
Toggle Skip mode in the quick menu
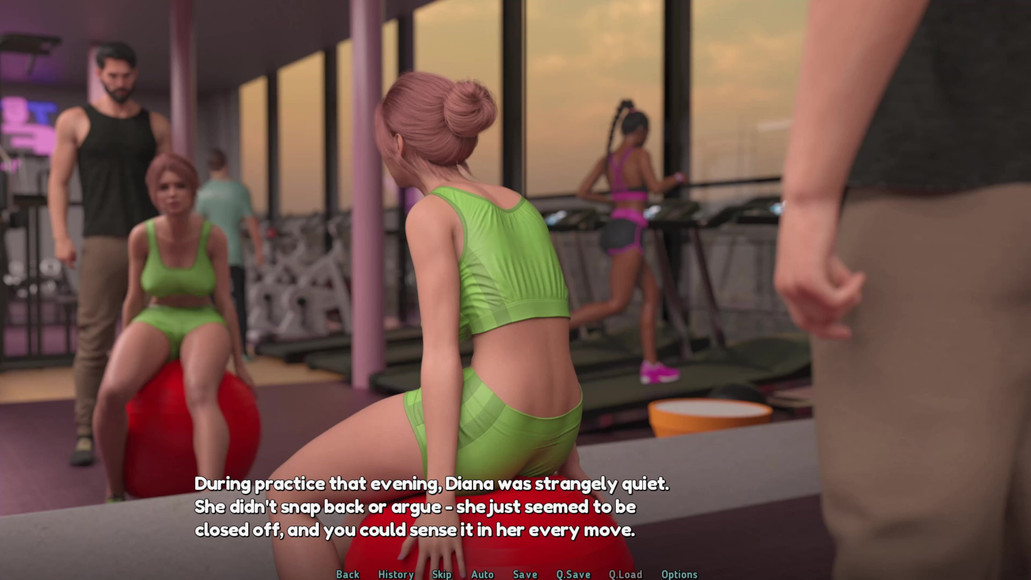click(x=442, y=574)
